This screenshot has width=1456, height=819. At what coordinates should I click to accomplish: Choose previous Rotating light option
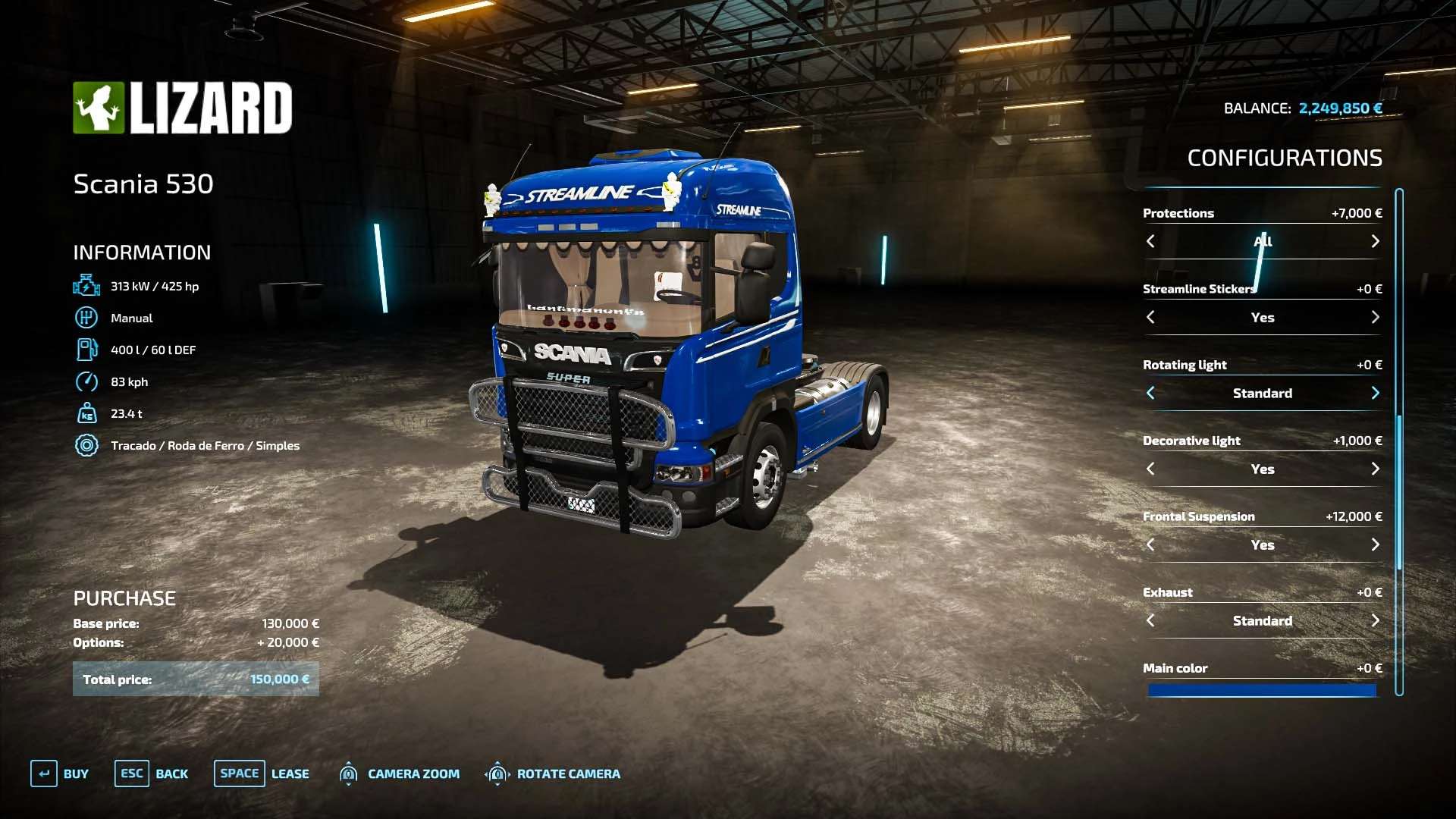[1150, 393]
